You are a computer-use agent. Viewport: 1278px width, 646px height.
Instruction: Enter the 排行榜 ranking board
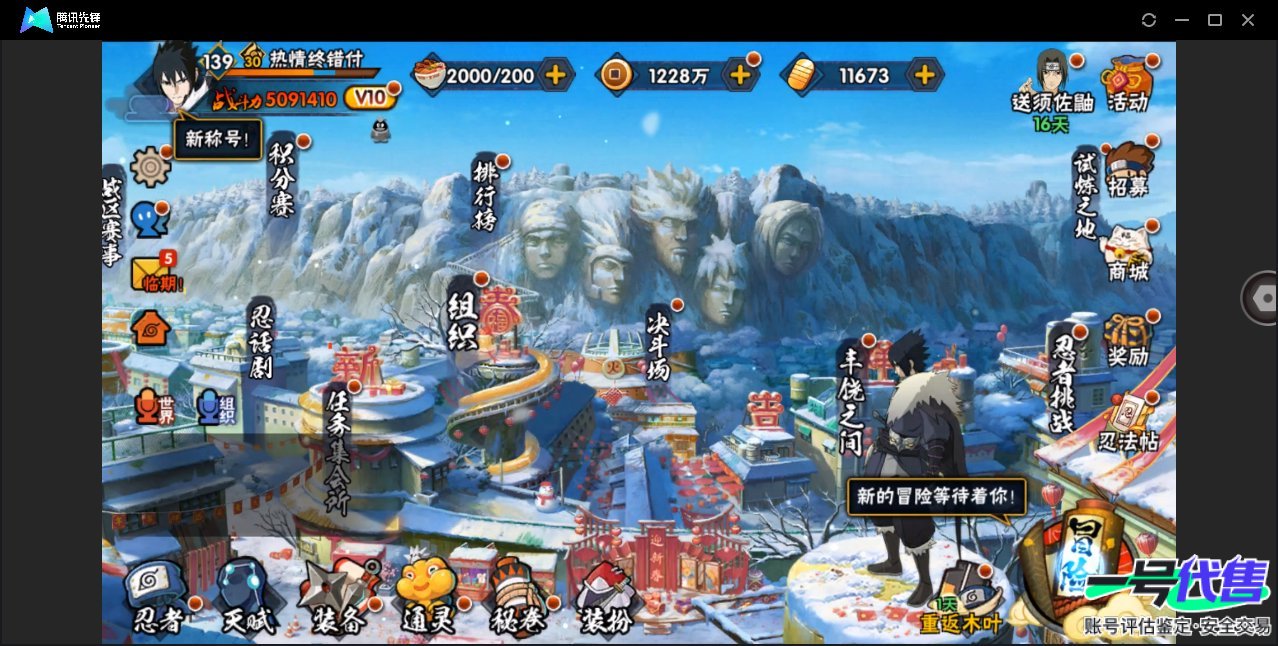[x=486, y=195]
